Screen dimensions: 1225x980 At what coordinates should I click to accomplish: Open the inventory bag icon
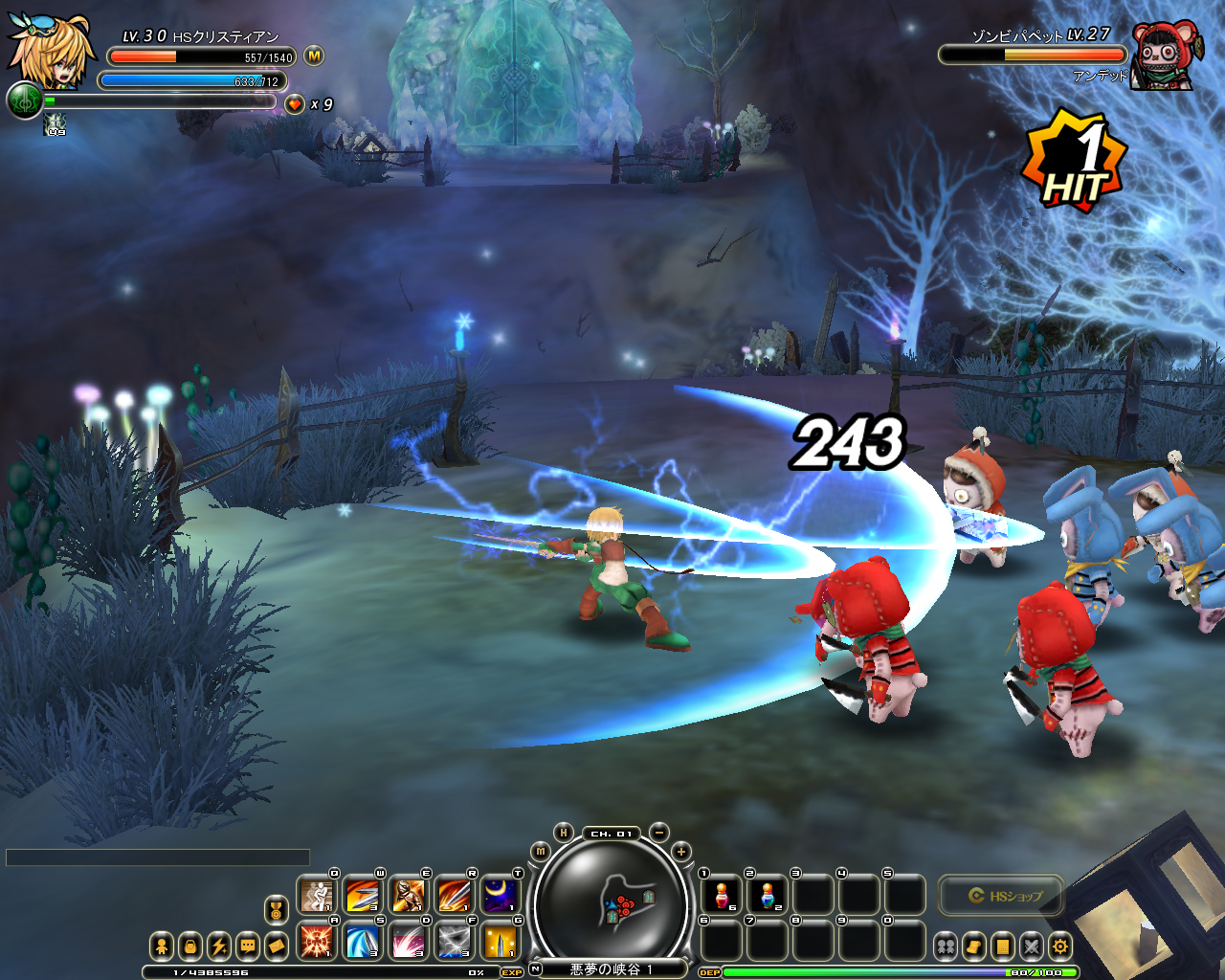click(x=190, y=947)
